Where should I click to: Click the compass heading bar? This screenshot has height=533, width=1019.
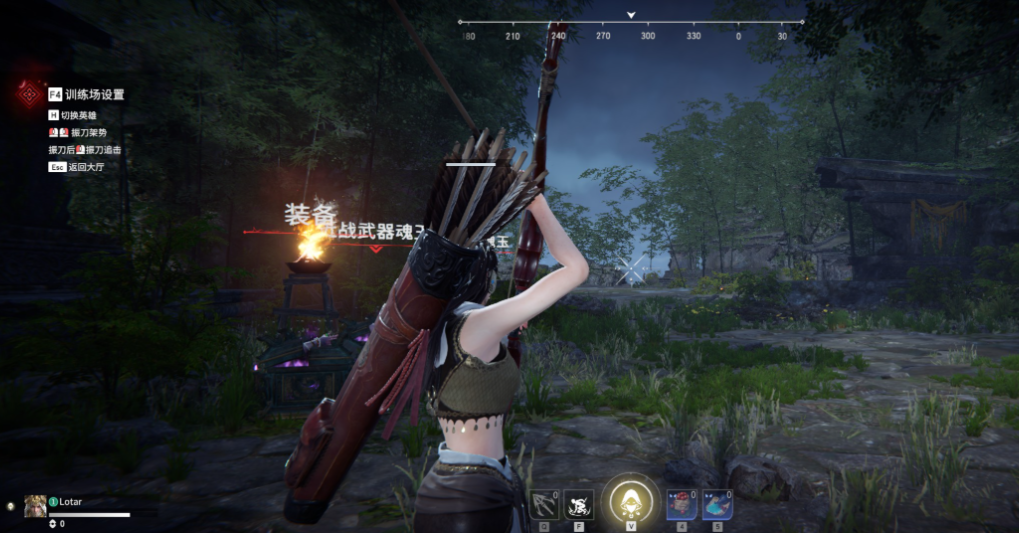point(631,22)
